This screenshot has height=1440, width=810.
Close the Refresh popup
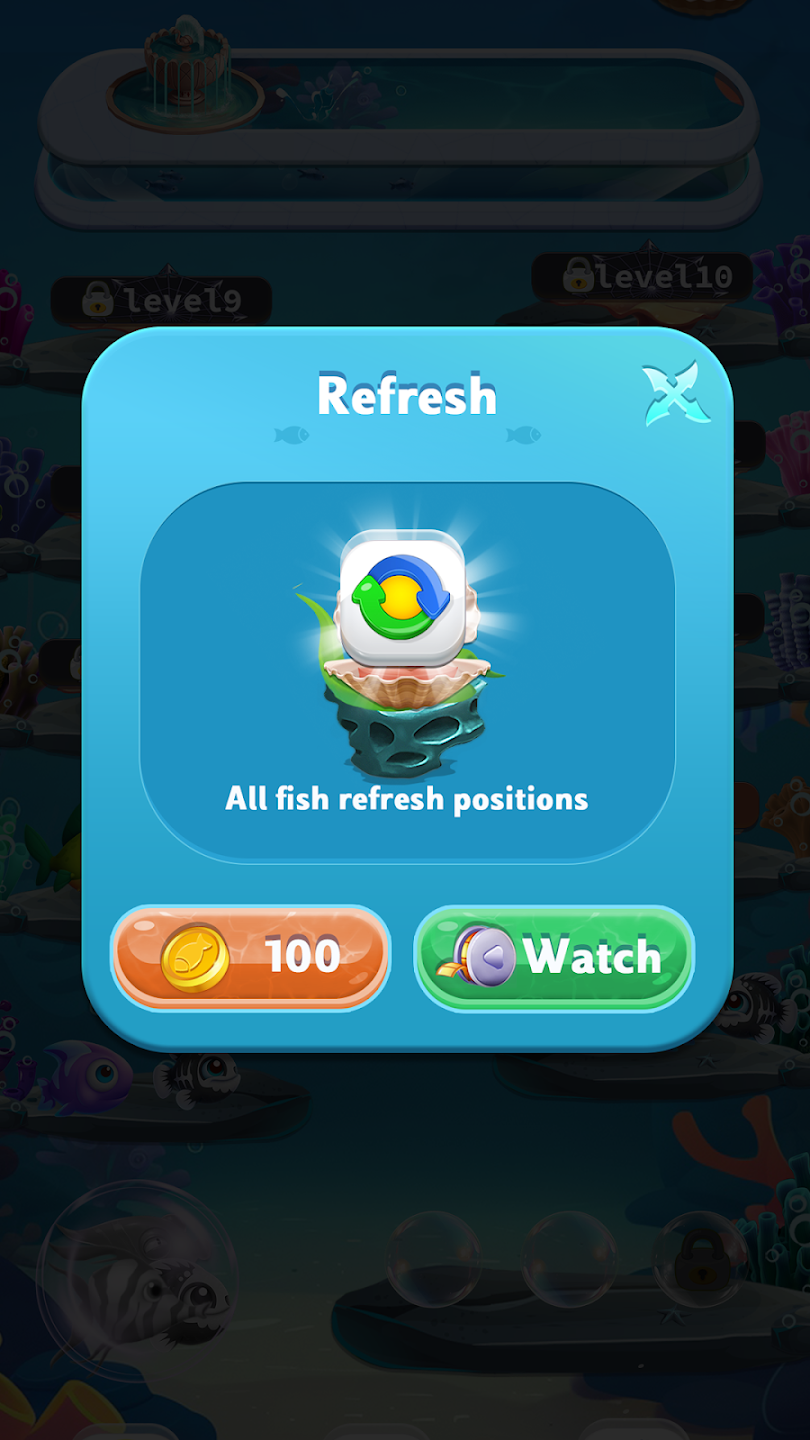pos(677,396)
